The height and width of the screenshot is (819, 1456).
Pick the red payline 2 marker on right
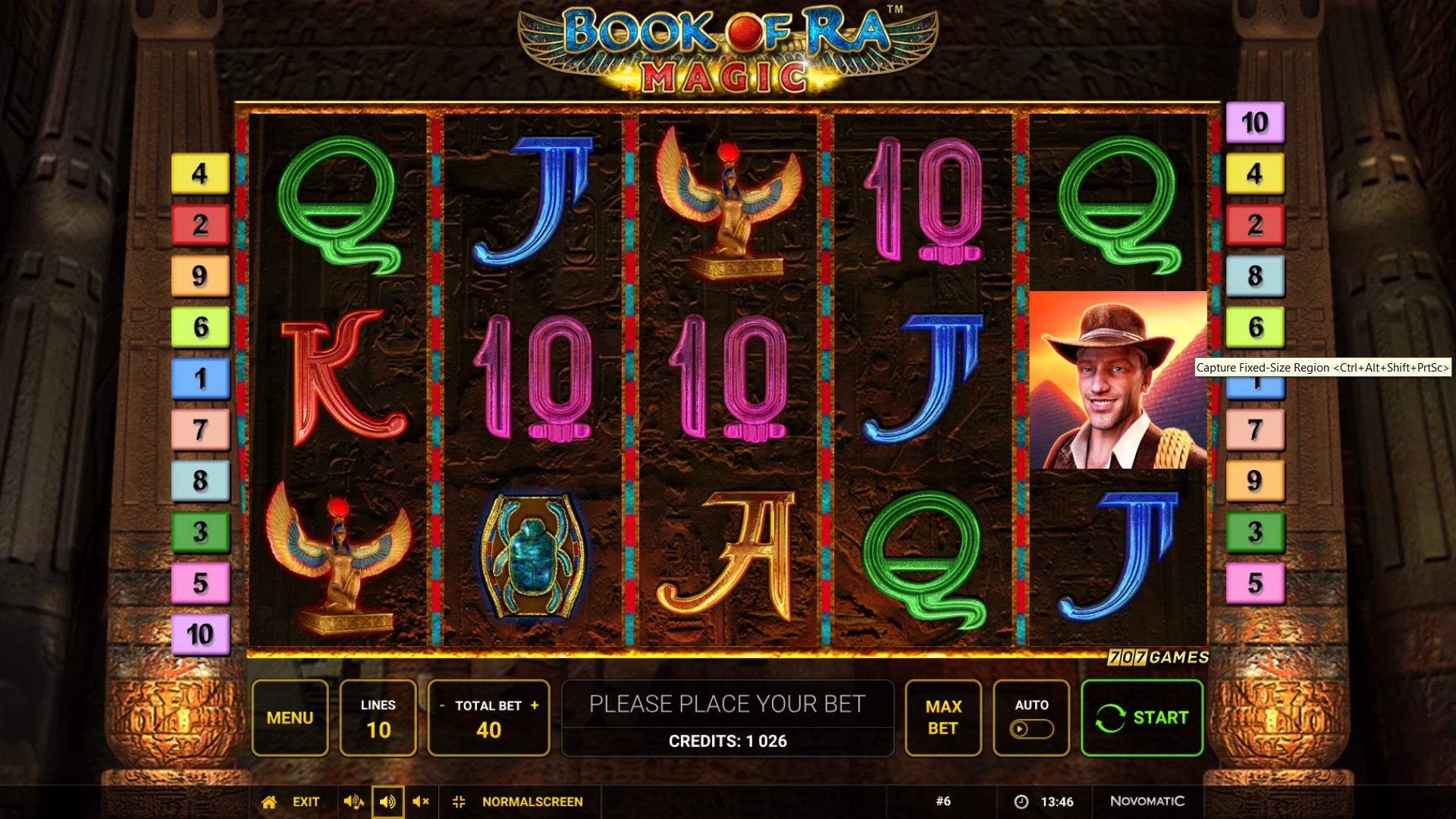coord(1255,224)
